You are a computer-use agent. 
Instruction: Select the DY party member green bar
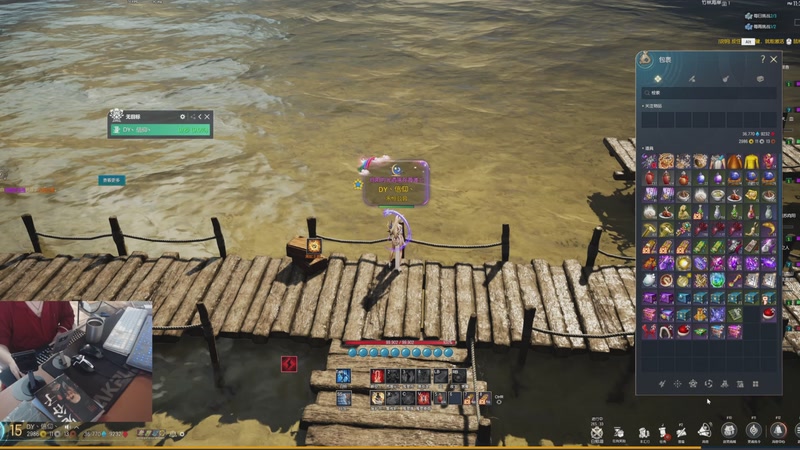(160, 130)
